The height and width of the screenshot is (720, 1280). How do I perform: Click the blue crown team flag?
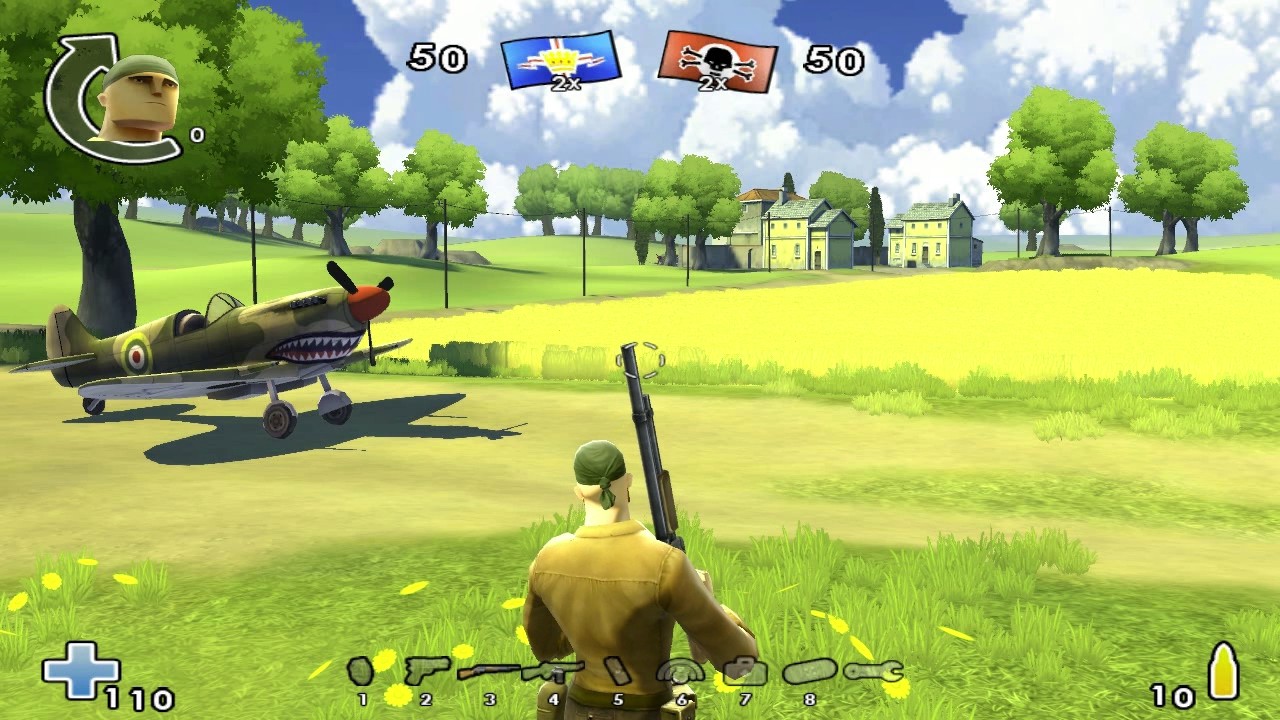tap(561, 61)
